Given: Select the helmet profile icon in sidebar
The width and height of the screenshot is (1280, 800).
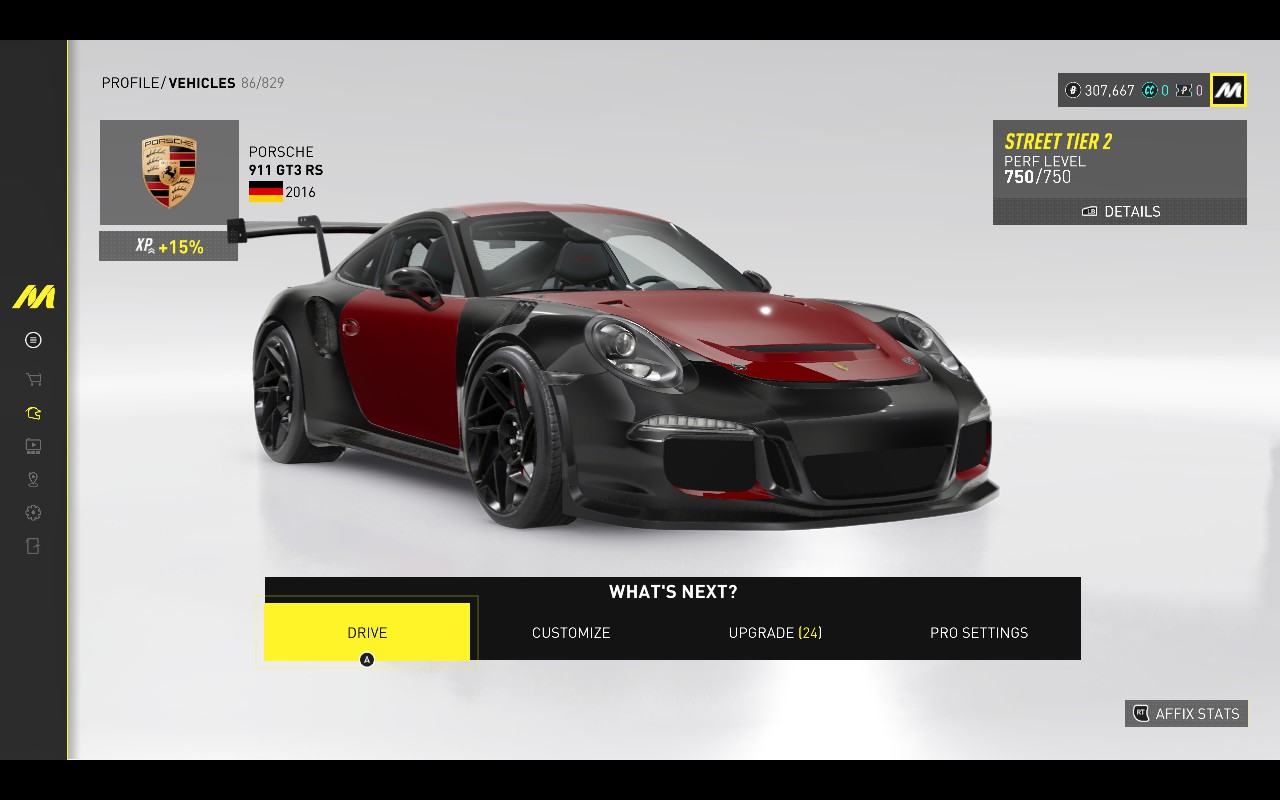Looking at the screenshot, I should tap(33, 413).
